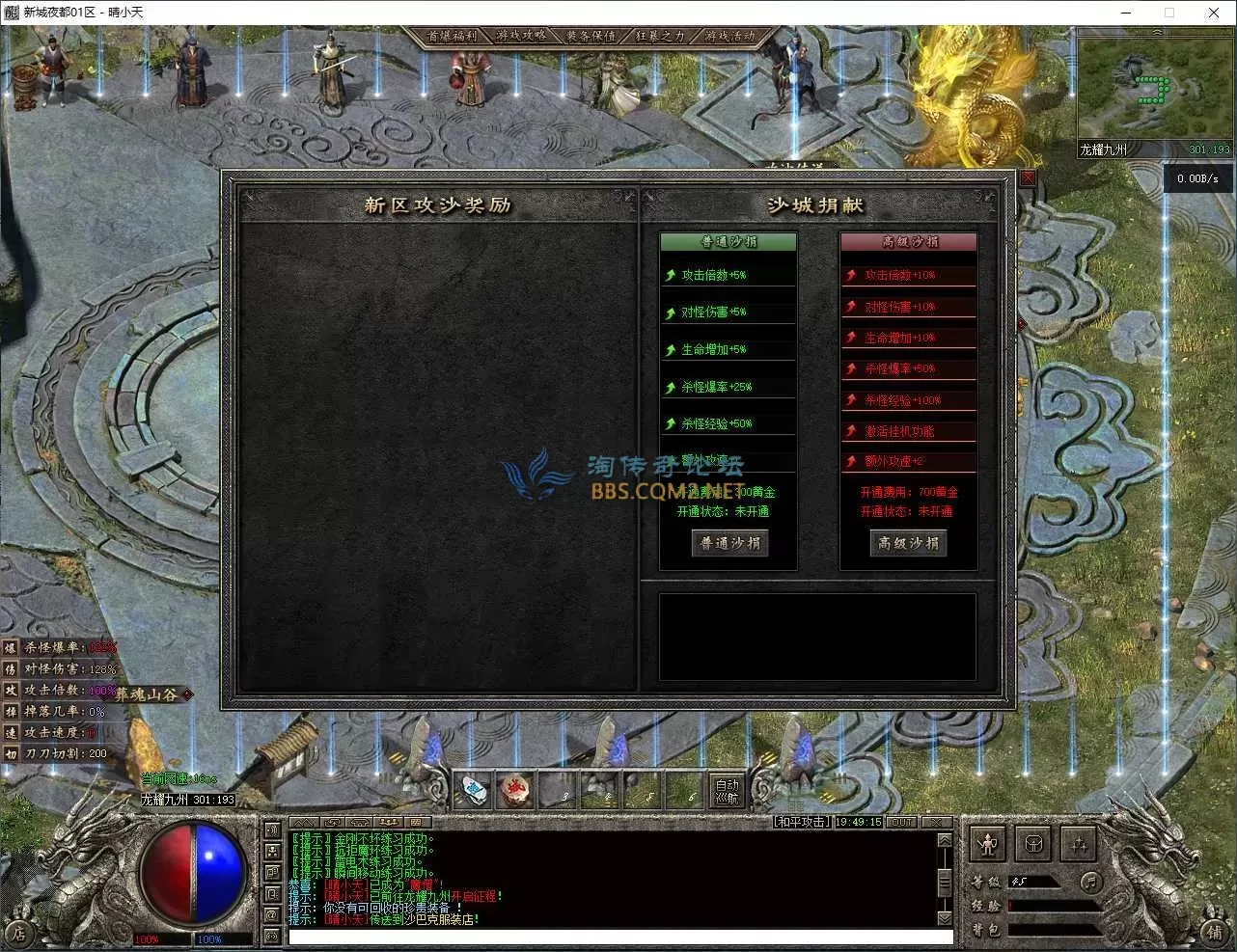Open the minimap of 龙耀九州
Image resolution: width=1237 pixels, height=952 pixels.
(1155, 86)
